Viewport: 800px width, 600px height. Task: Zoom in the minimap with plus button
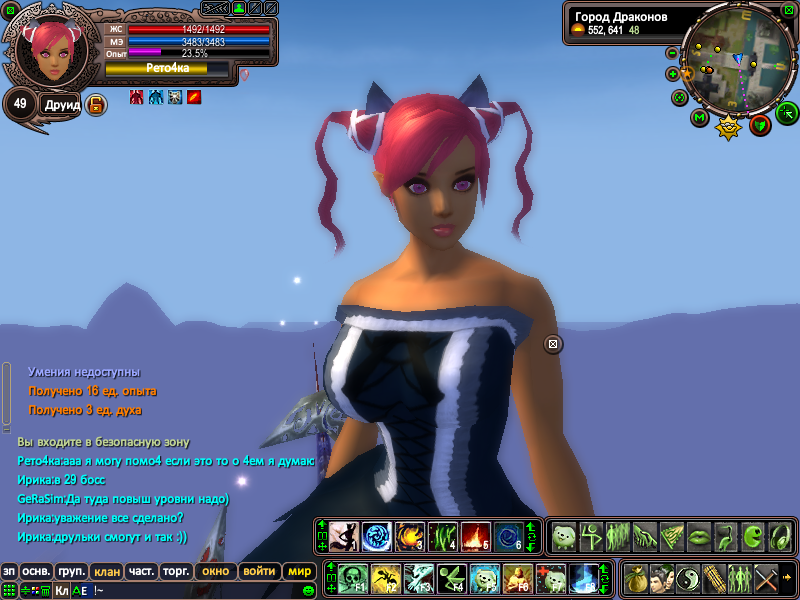(x=672, y=73)
